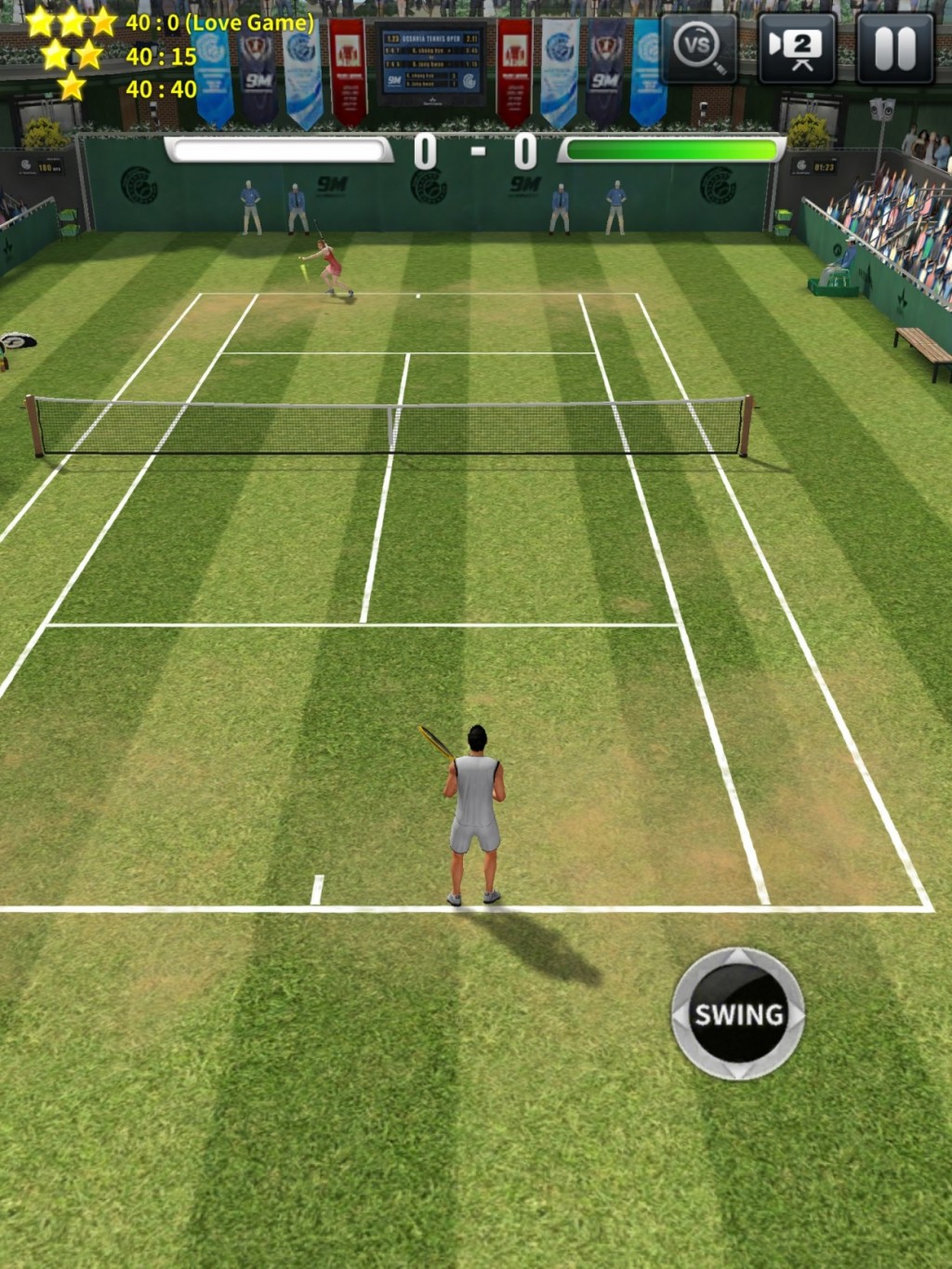Open the VS matchup info button
The height and width of the screenshot is (1269, 952).
(698, 48)
